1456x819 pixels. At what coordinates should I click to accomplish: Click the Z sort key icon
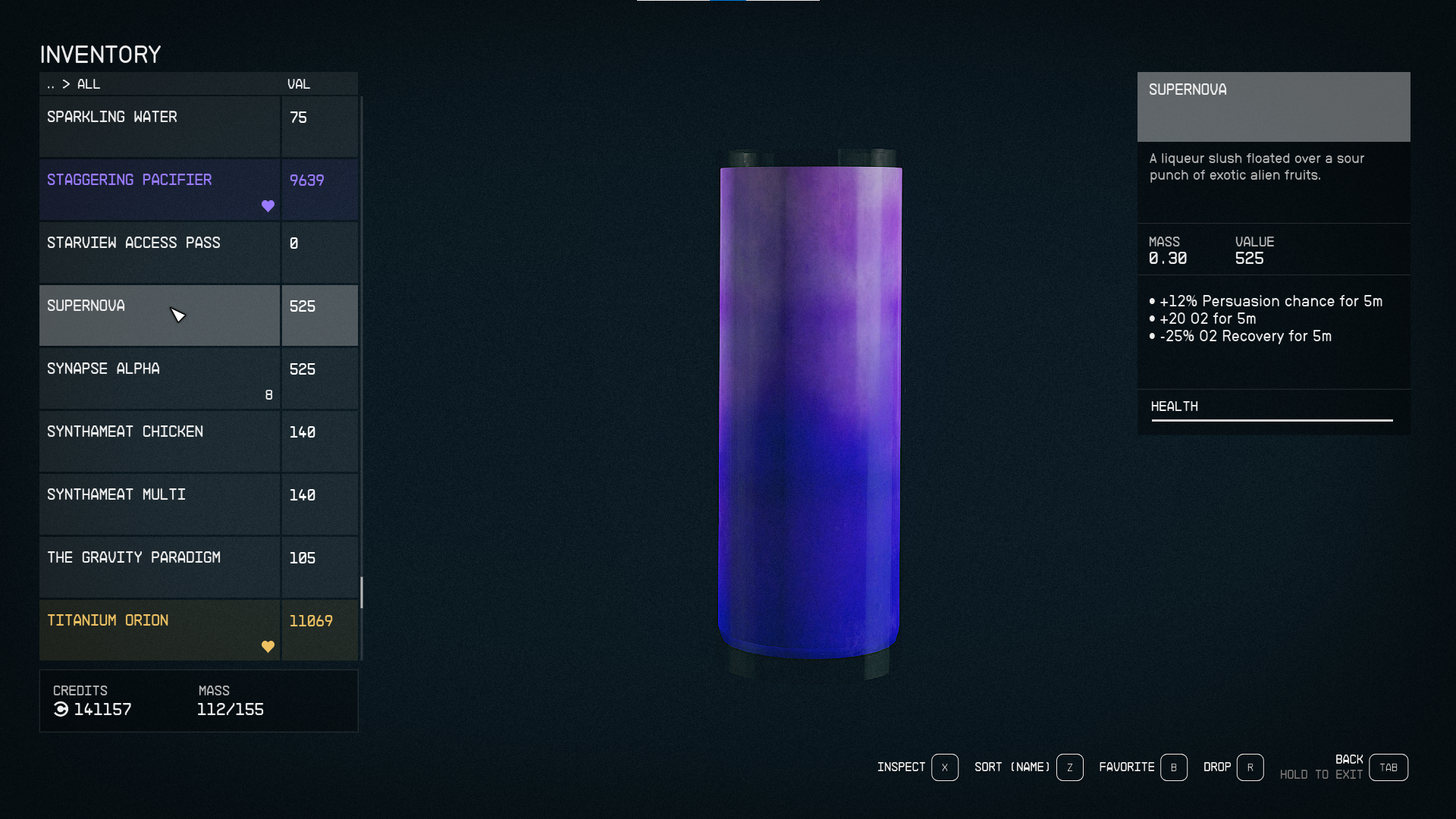click(x=1069, y=767)
